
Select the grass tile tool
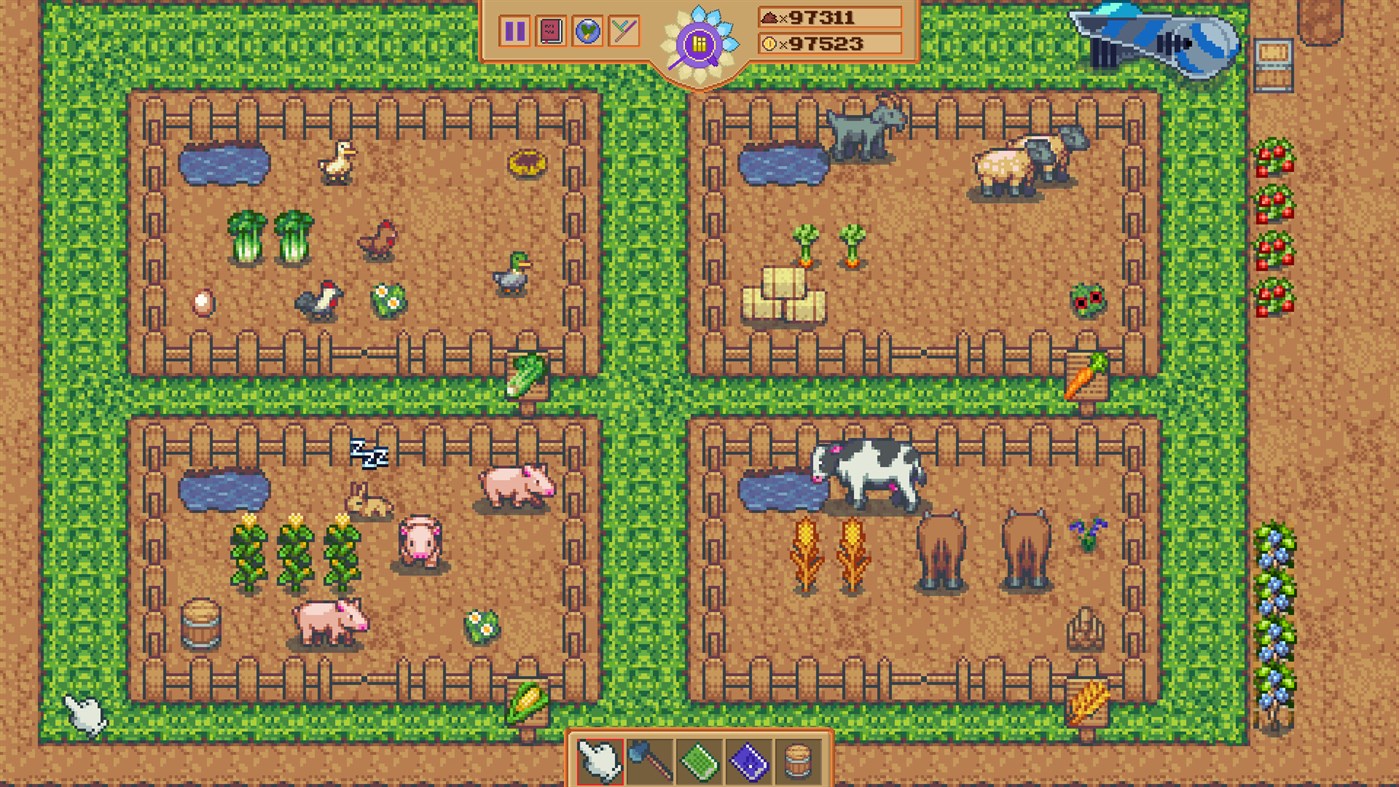point(698,762)
